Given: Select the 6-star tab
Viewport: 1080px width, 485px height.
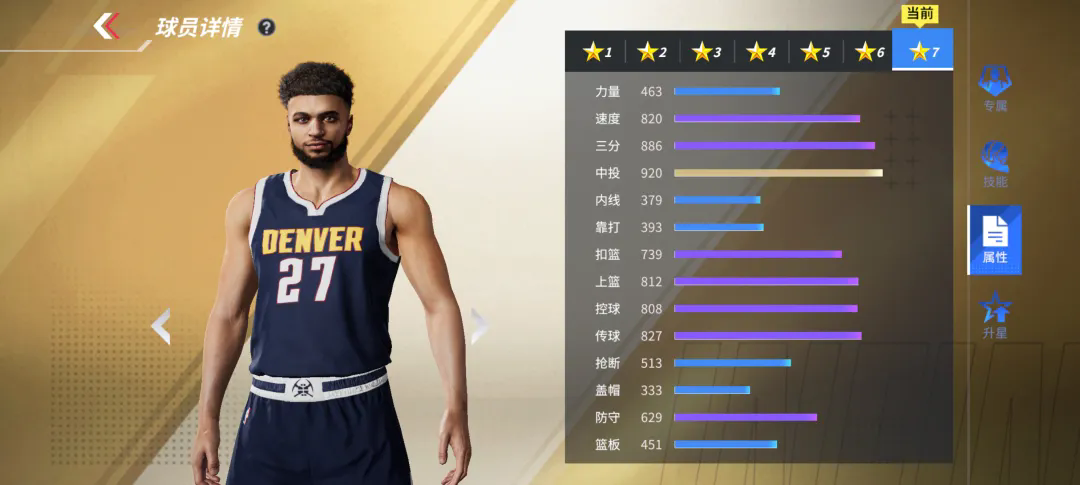Looking at the screenshot, I should [x=869, y=51].
